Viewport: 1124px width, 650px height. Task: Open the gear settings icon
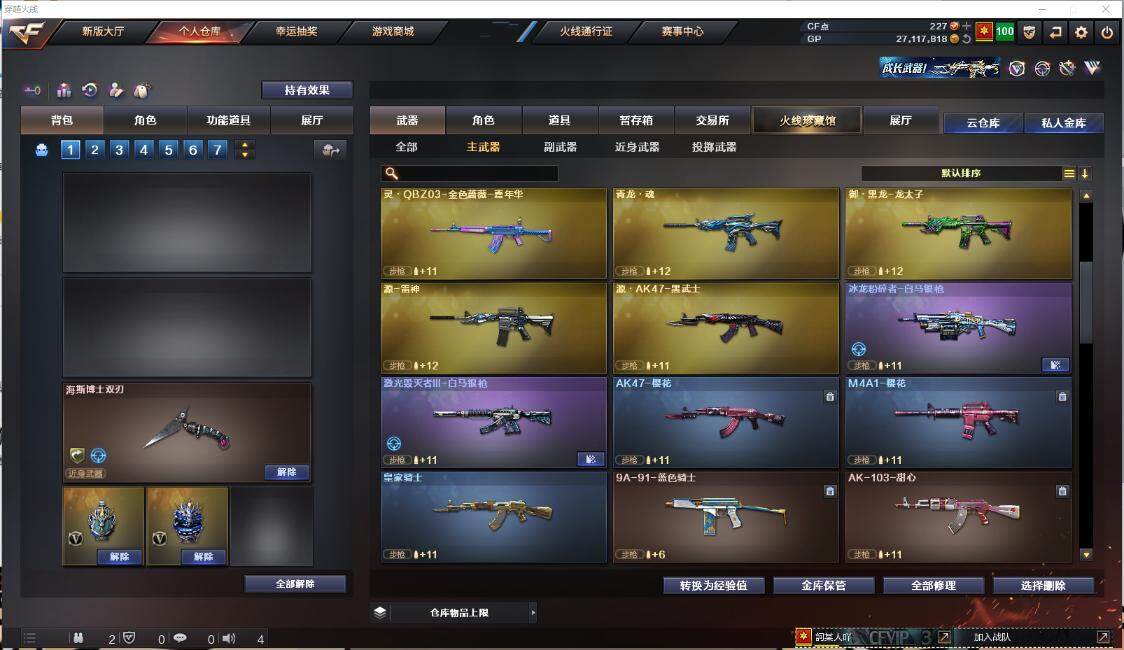(1081, 32)
